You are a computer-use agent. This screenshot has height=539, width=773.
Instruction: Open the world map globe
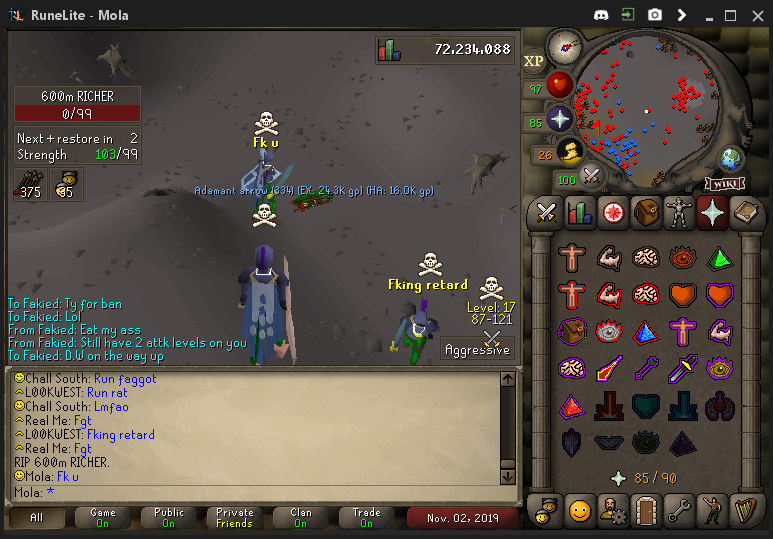click(x=731, y=158)
